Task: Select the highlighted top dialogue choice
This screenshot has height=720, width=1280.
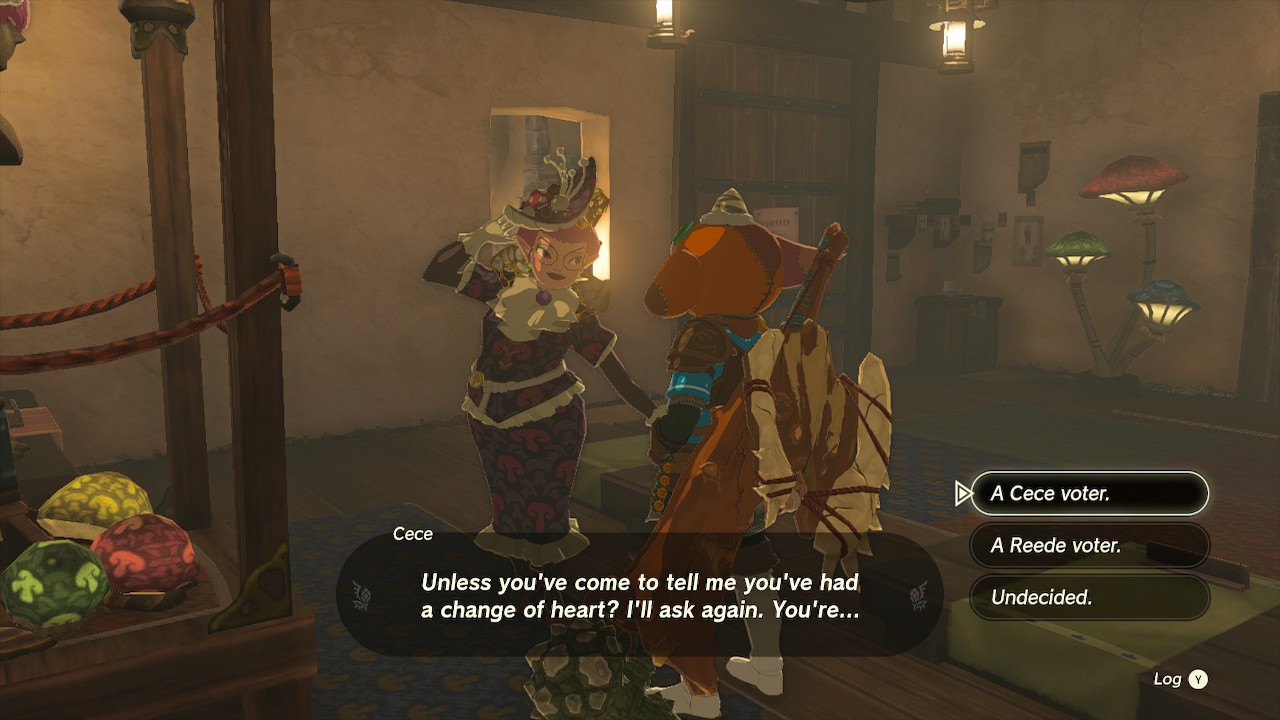Action: [x=1089, y=493]
